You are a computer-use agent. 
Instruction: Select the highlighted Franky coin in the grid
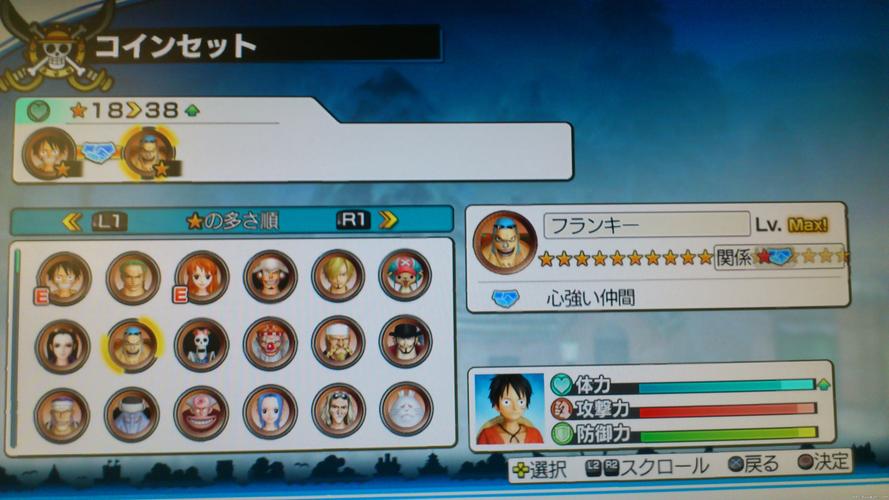click(133, 345)
